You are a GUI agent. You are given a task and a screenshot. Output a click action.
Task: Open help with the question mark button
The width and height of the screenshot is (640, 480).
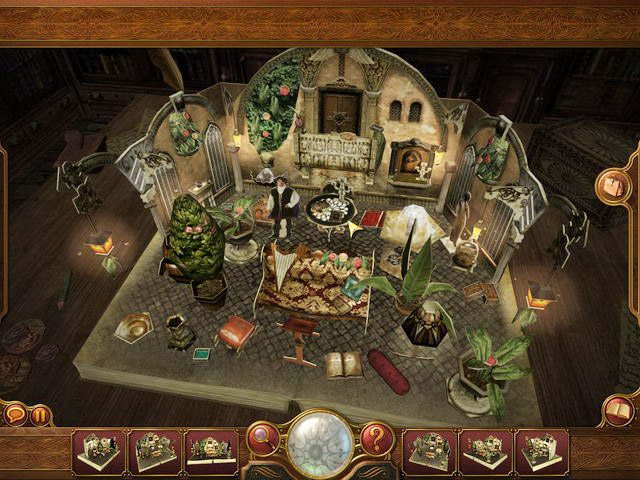[376, 437]
